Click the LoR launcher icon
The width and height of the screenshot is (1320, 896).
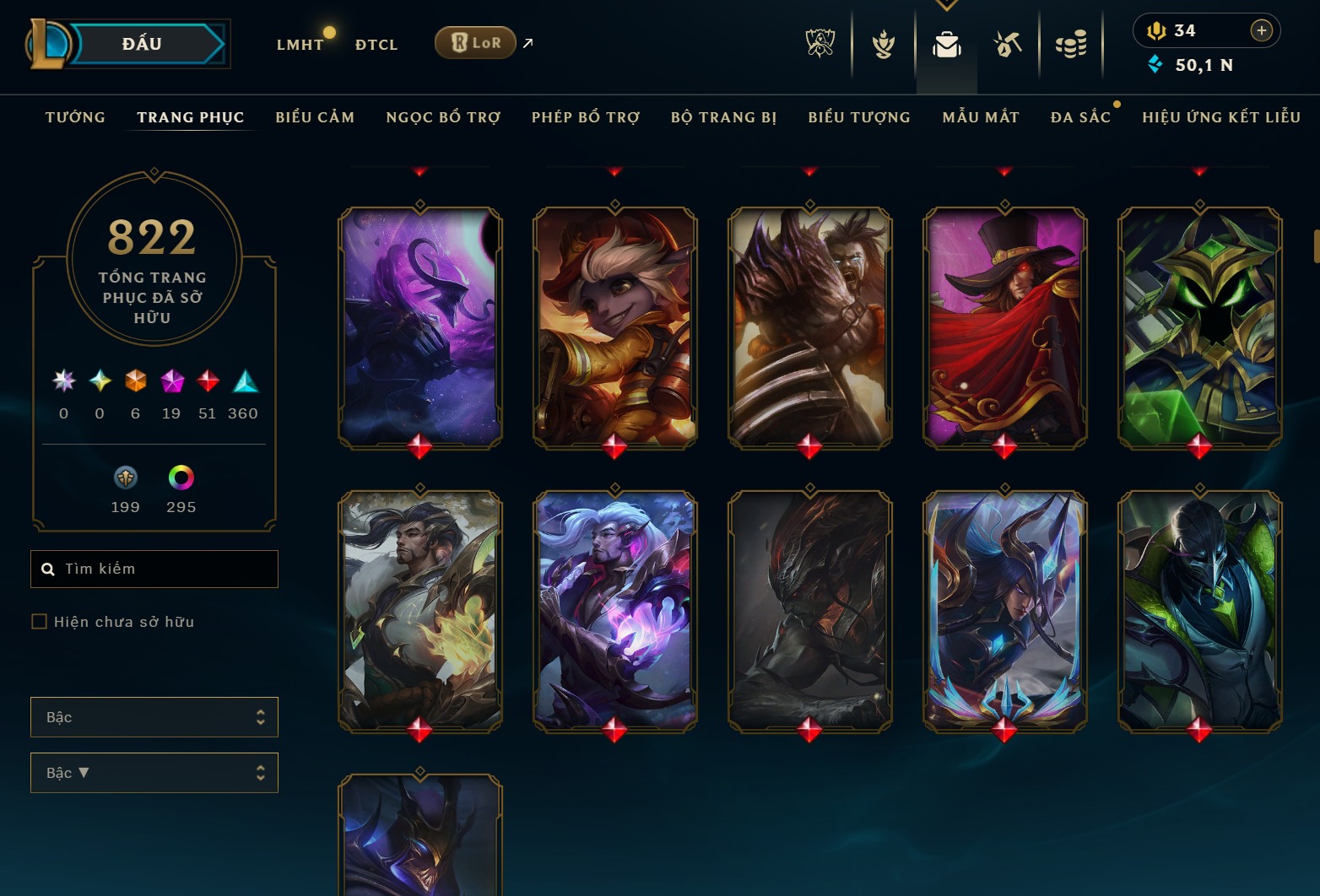475,41
